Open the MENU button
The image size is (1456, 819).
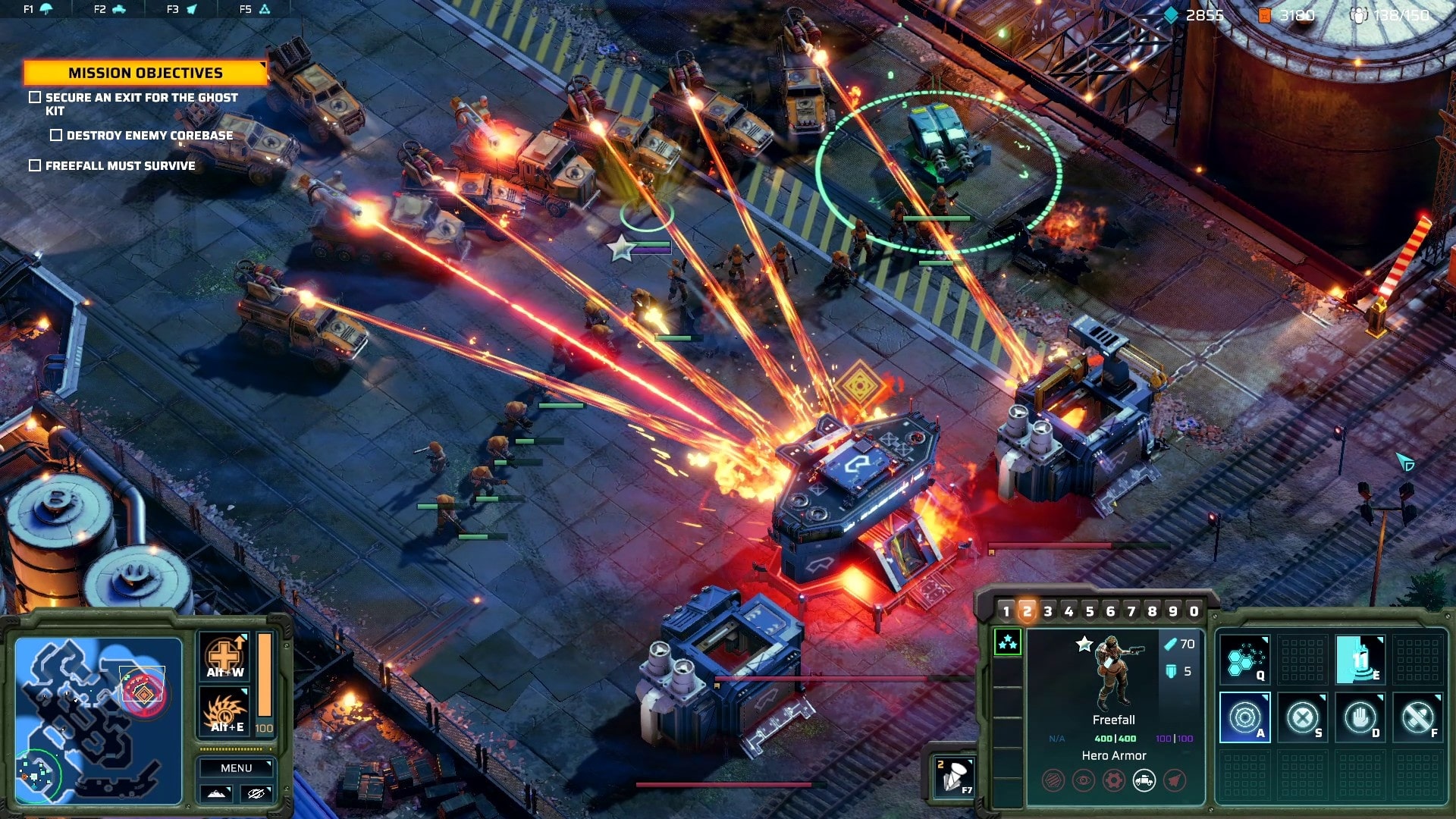[x=236, y=768]
